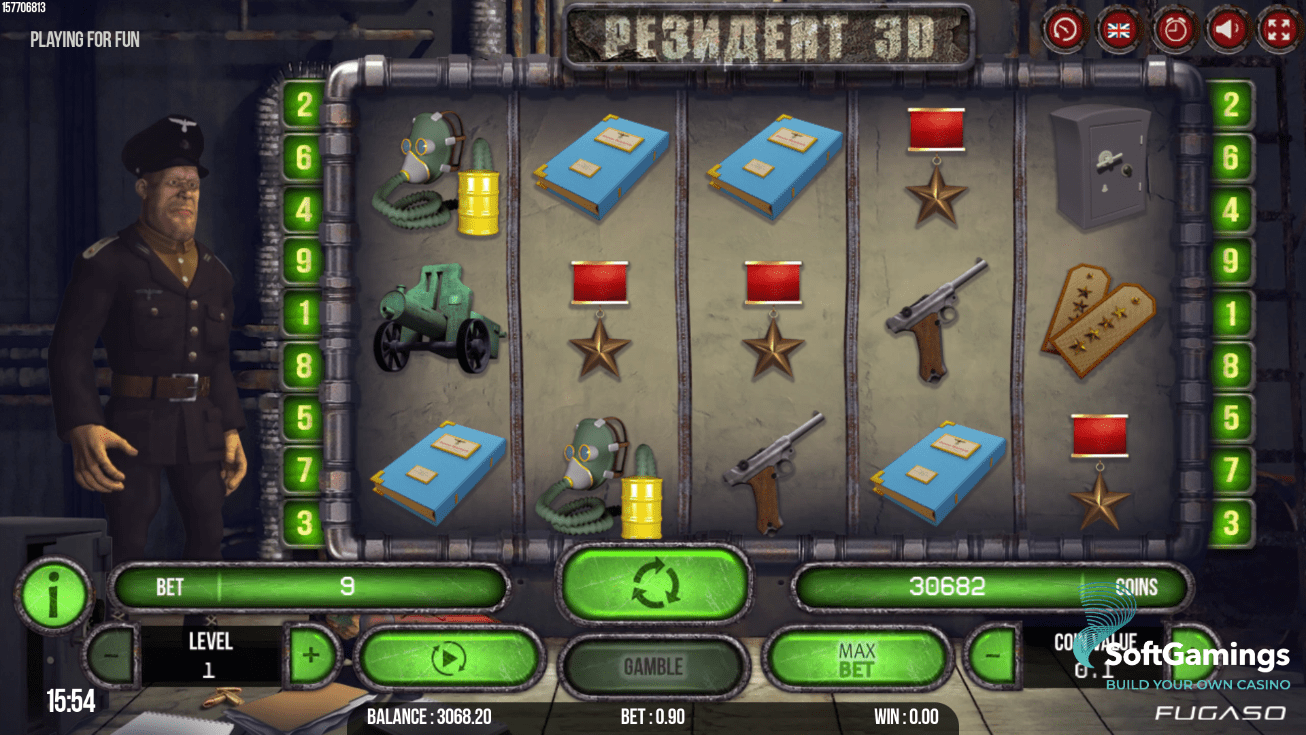Change language via the UK flag icon
The width and height of the screenshot is (1306, 735).
click(x=1118, y=30)
